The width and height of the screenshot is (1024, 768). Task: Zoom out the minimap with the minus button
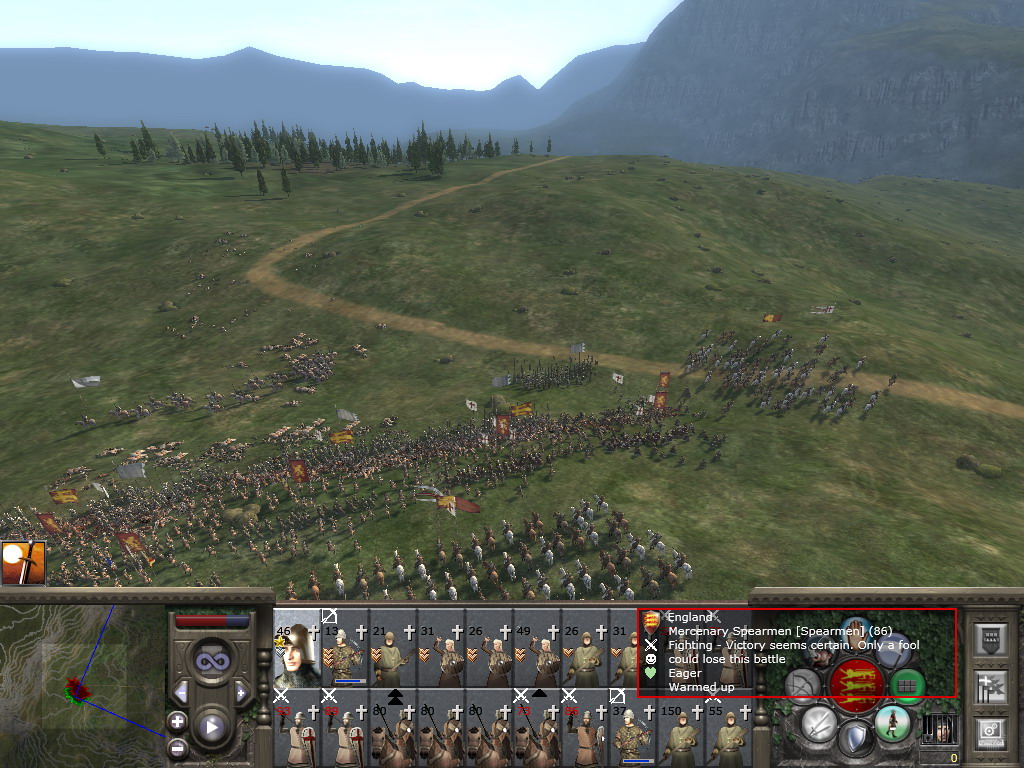point(177,747)
